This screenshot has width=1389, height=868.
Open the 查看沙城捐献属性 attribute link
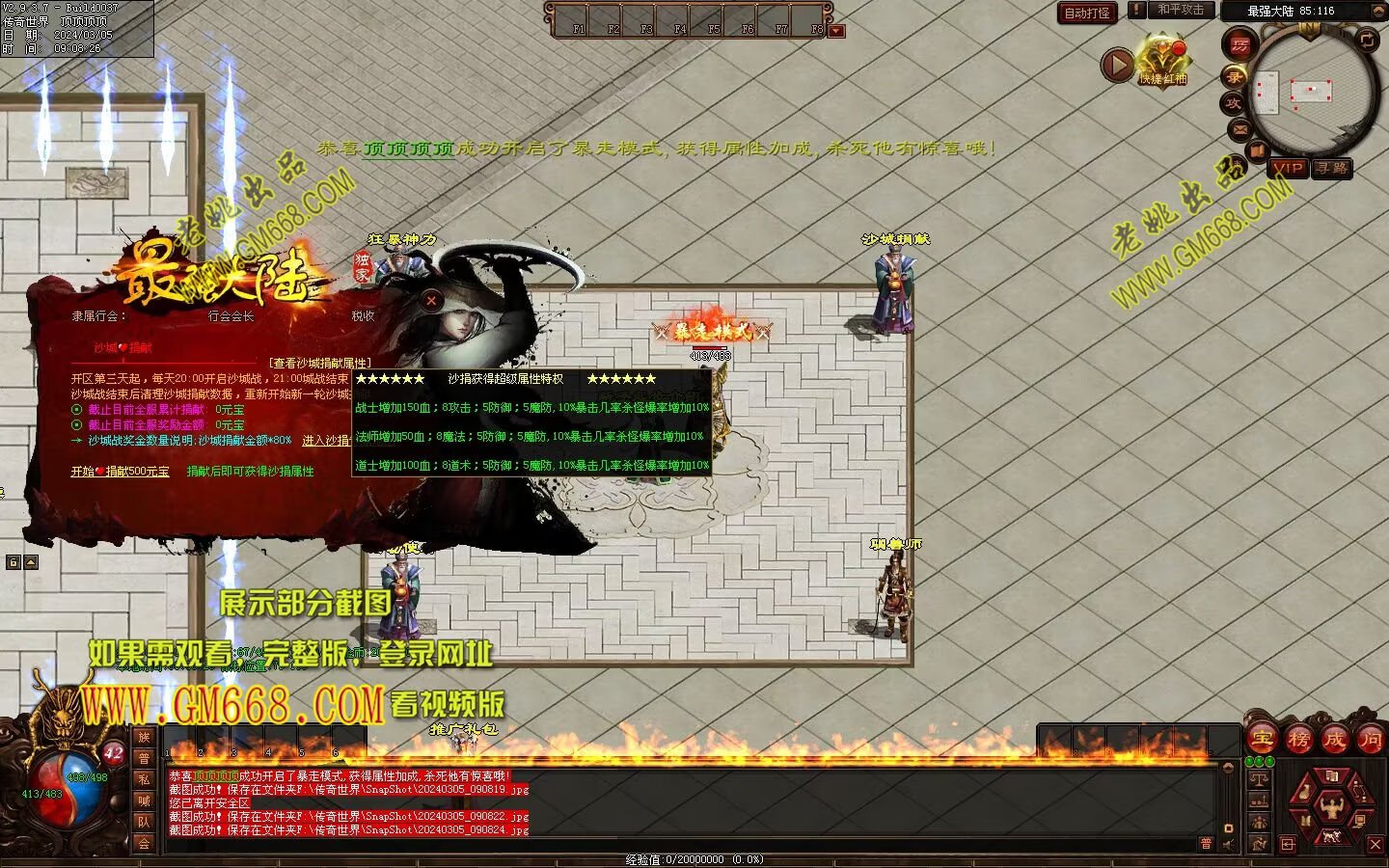(x=319, y=363)
